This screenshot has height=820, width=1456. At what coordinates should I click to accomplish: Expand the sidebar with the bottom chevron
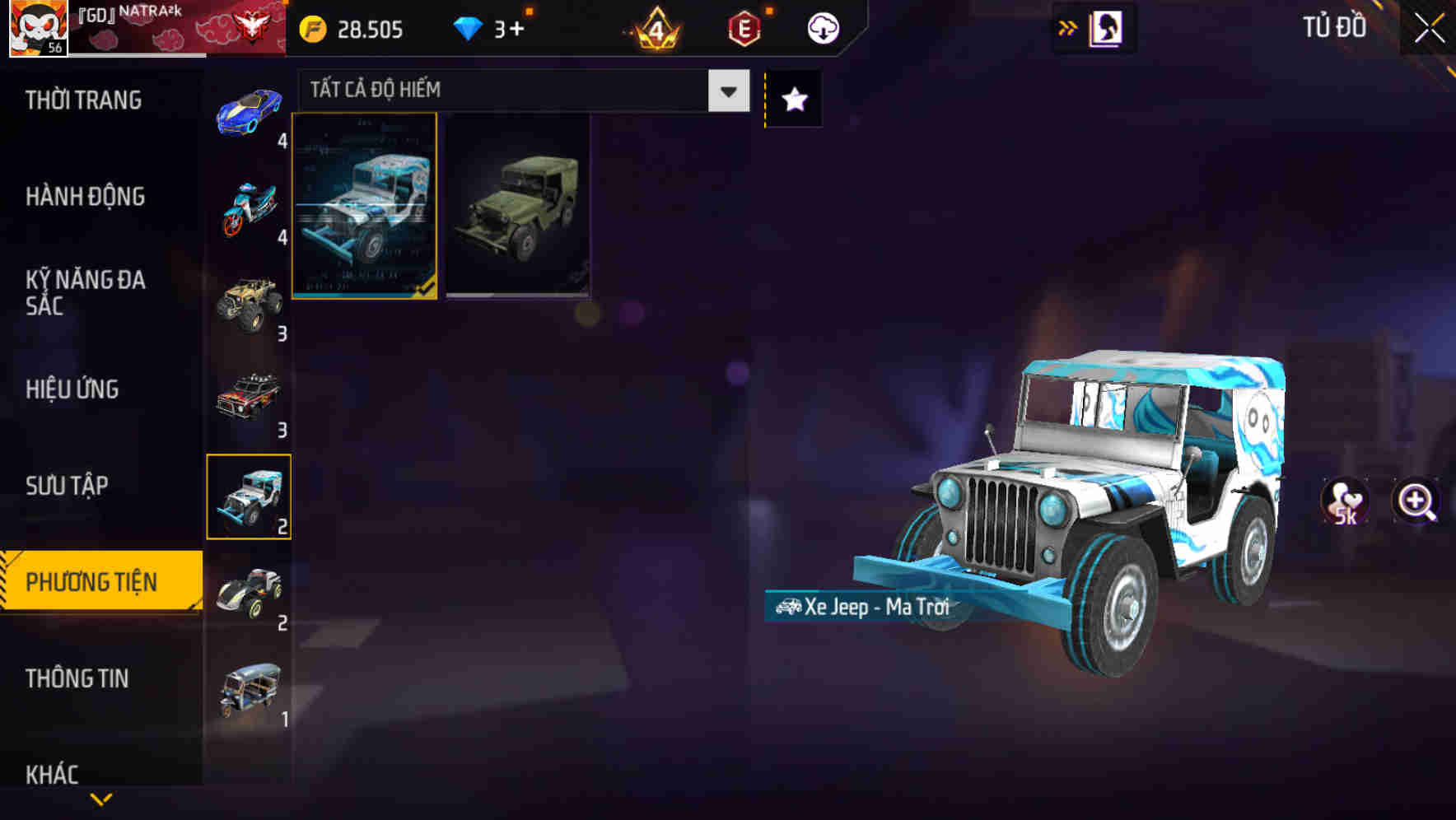point(100,800)
